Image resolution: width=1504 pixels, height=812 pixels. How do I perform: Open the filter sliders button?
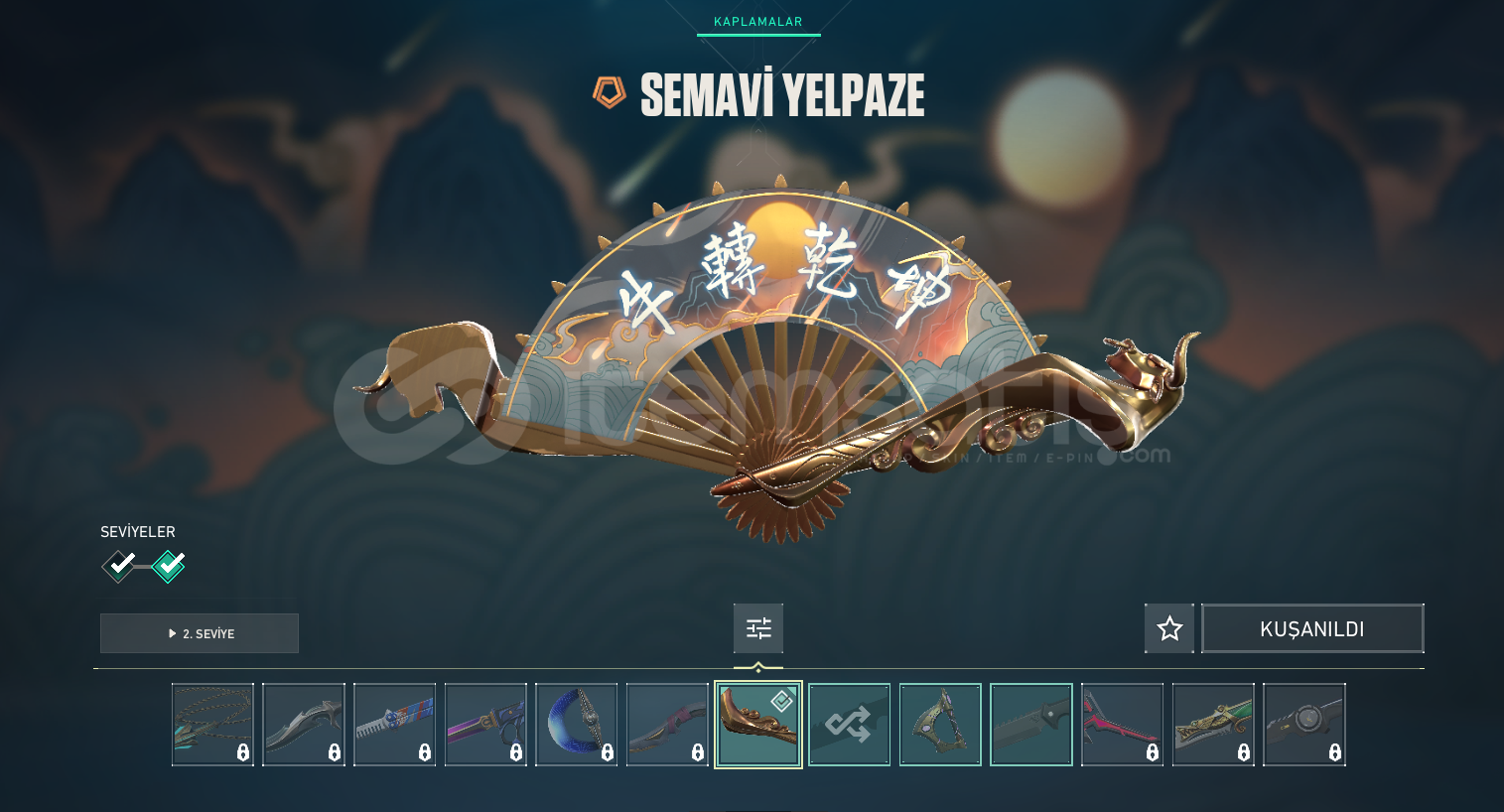758,628
